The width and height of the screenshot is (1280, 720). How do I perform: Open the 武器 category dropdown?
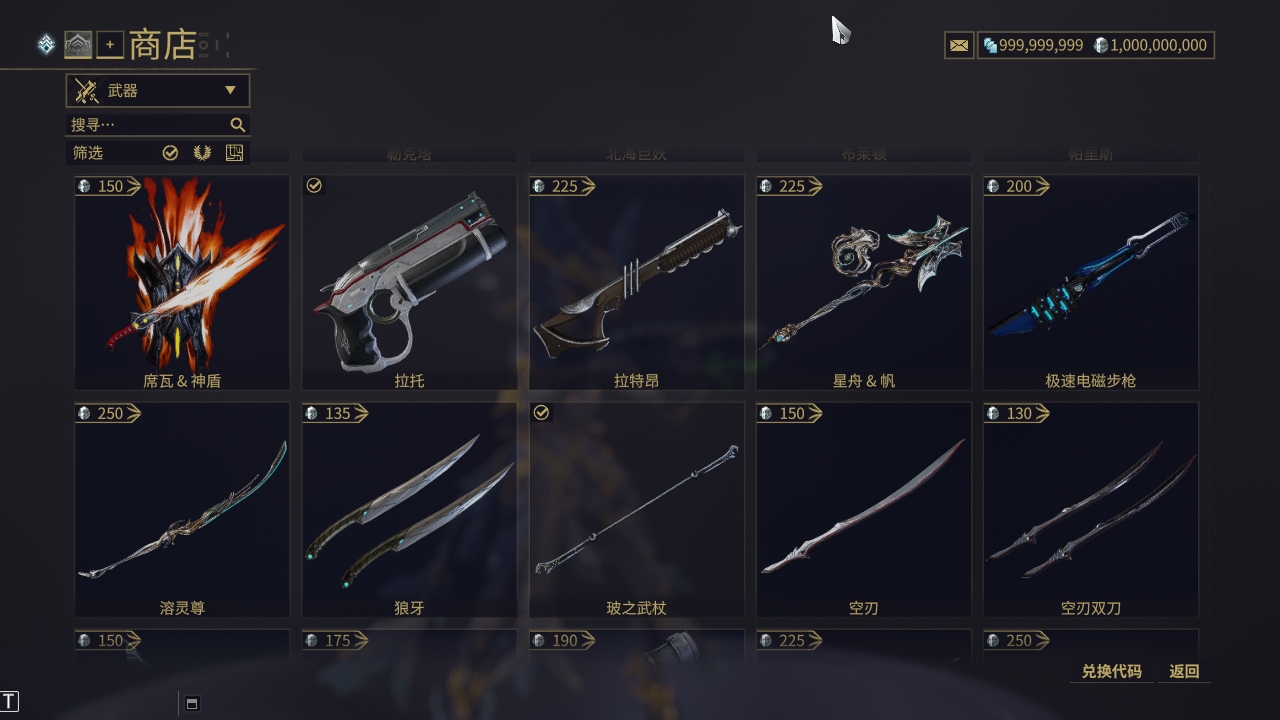coord(158,91)
